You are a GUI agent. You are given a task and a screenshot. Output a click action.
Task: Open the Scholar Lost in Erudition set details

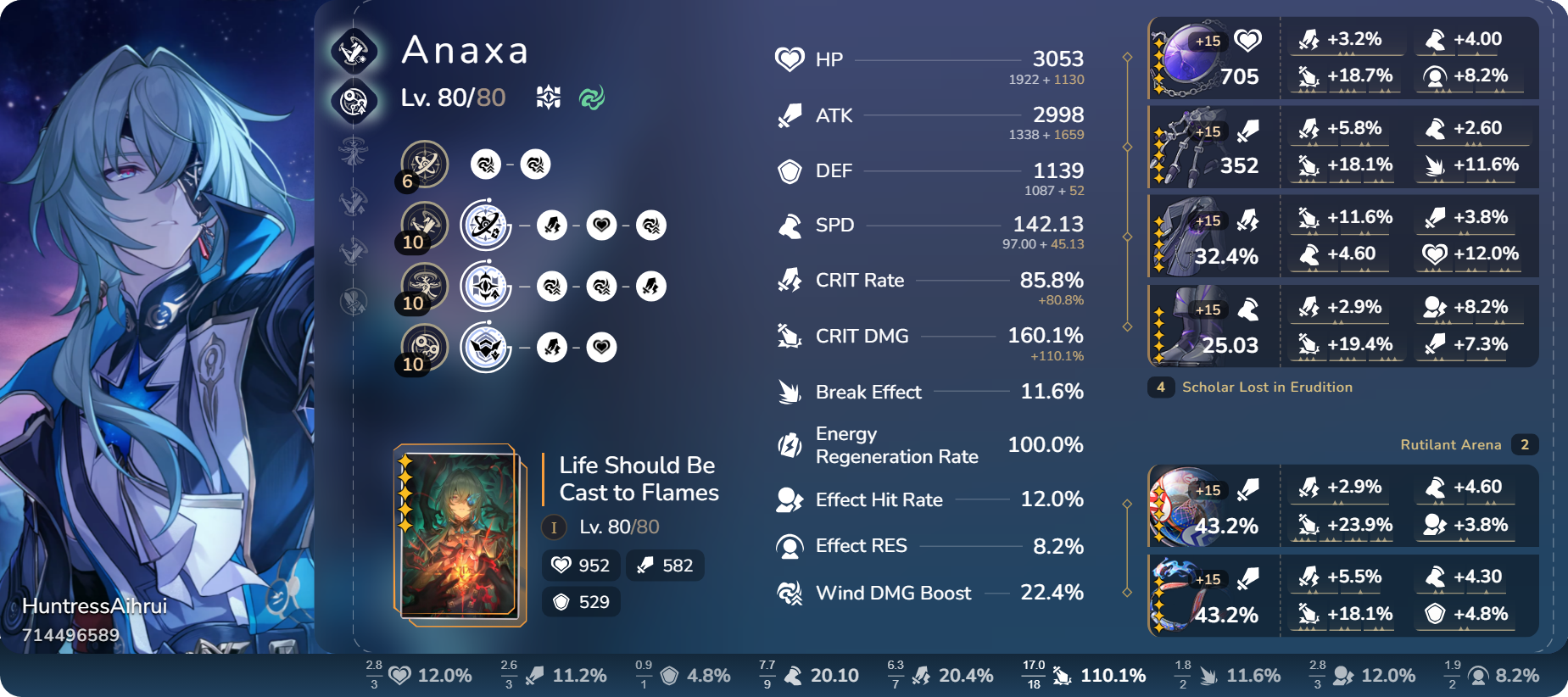[x=1267, y=388]
